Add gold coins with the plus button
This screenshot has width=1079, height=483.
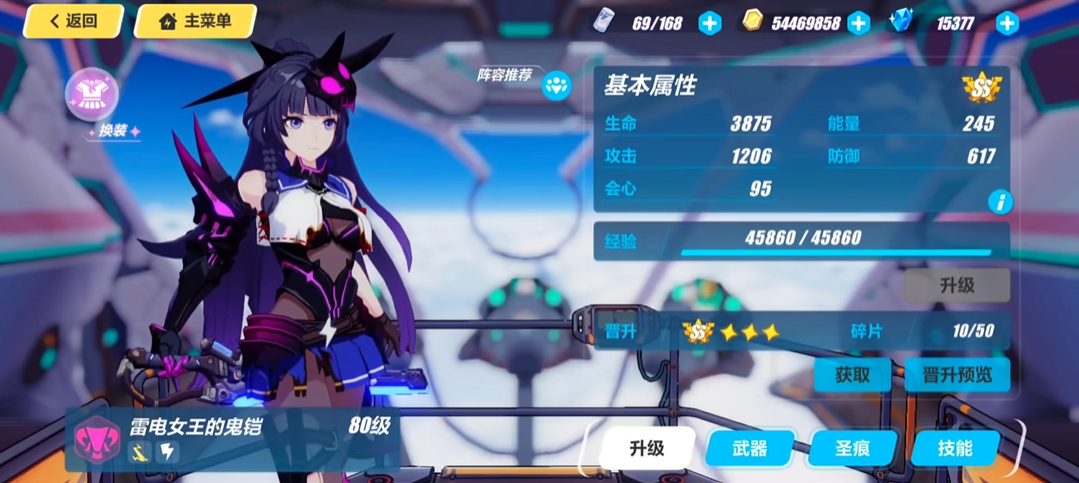[x=858, y=23]
